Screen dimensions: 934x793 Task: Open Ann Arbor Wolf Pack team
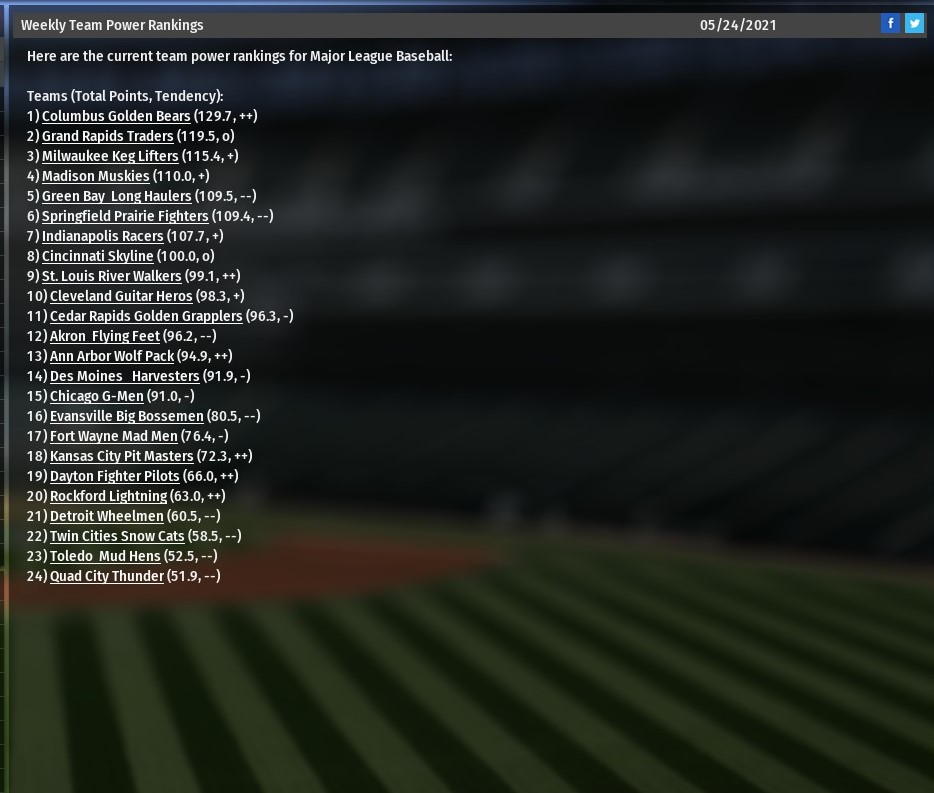pyautogui.click(x=112, y=356)
